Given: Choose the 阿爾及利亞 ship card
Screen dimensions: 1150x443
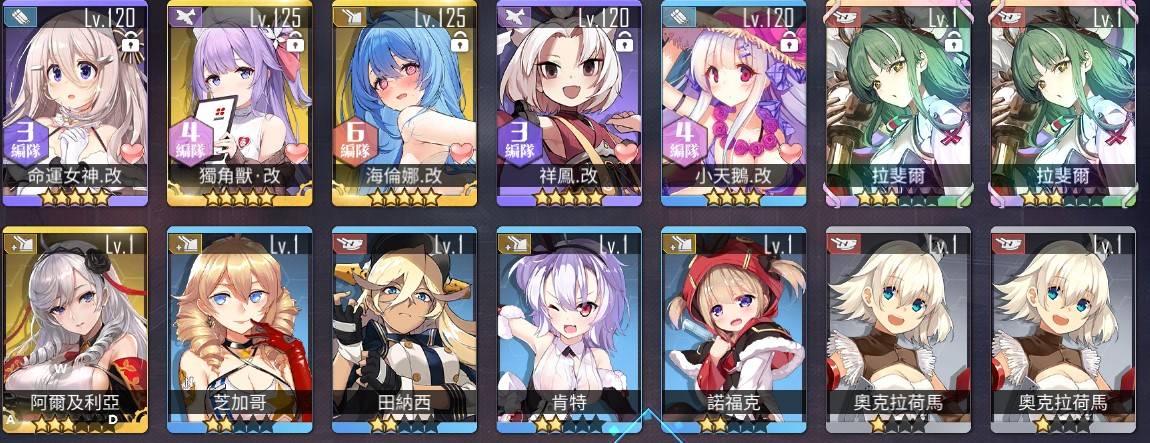Looking at the screenshot, I should [x=75, y=325].
